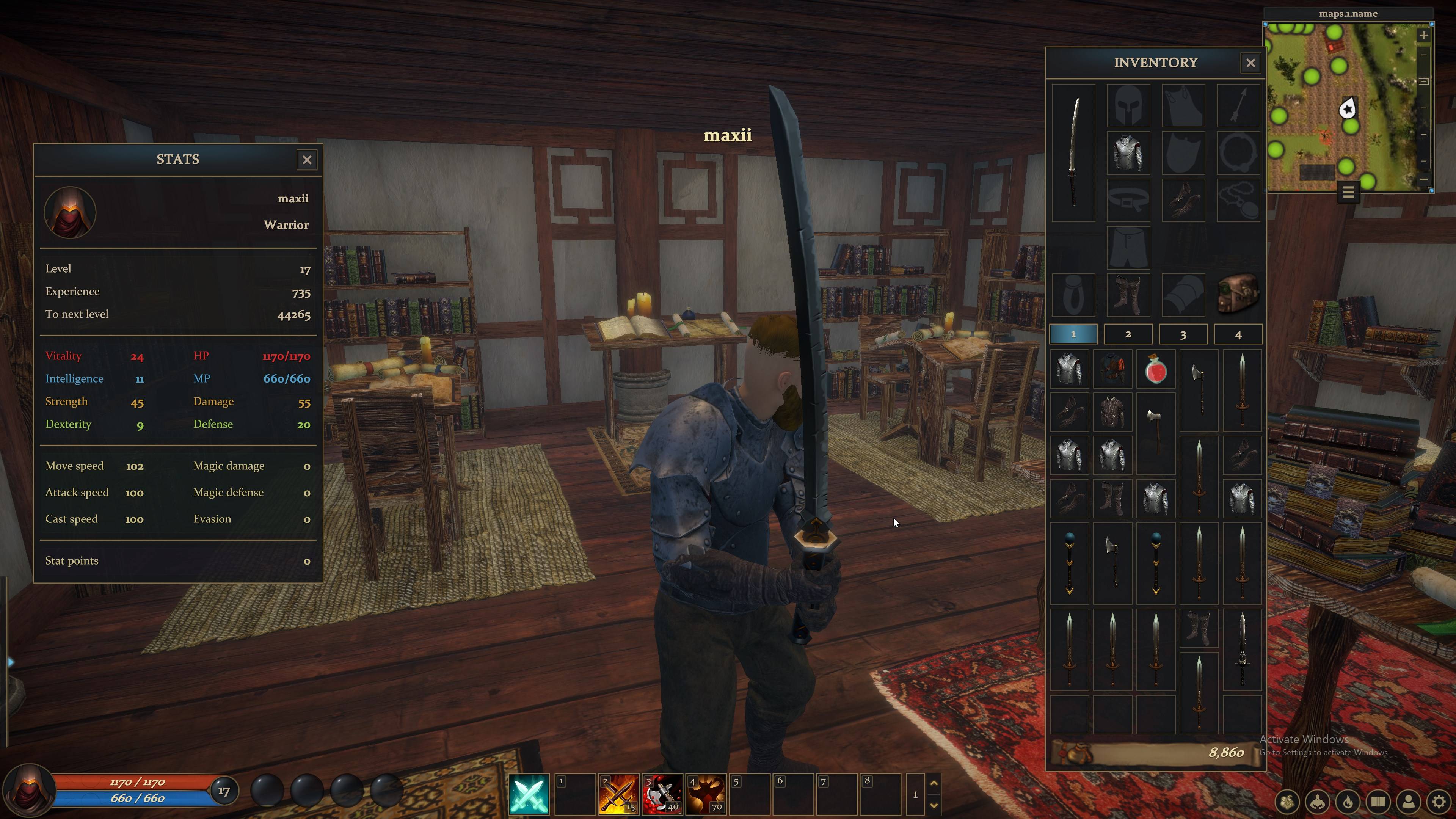Select the red health potion in inventory
This screenshot has height=819, width=1456.
pyautogui.click(x=1156, y=370)
